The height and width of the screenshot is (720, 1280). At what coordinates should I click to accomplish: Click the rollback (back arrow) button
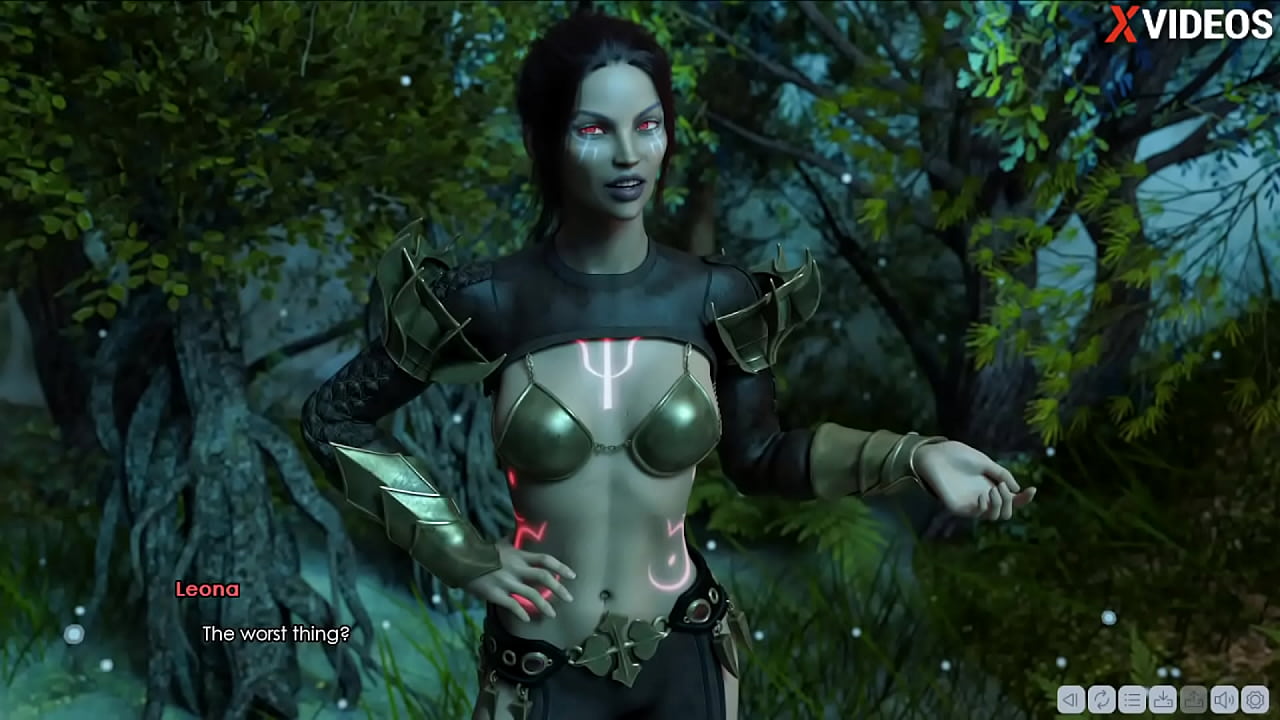tap(1071, 699)
